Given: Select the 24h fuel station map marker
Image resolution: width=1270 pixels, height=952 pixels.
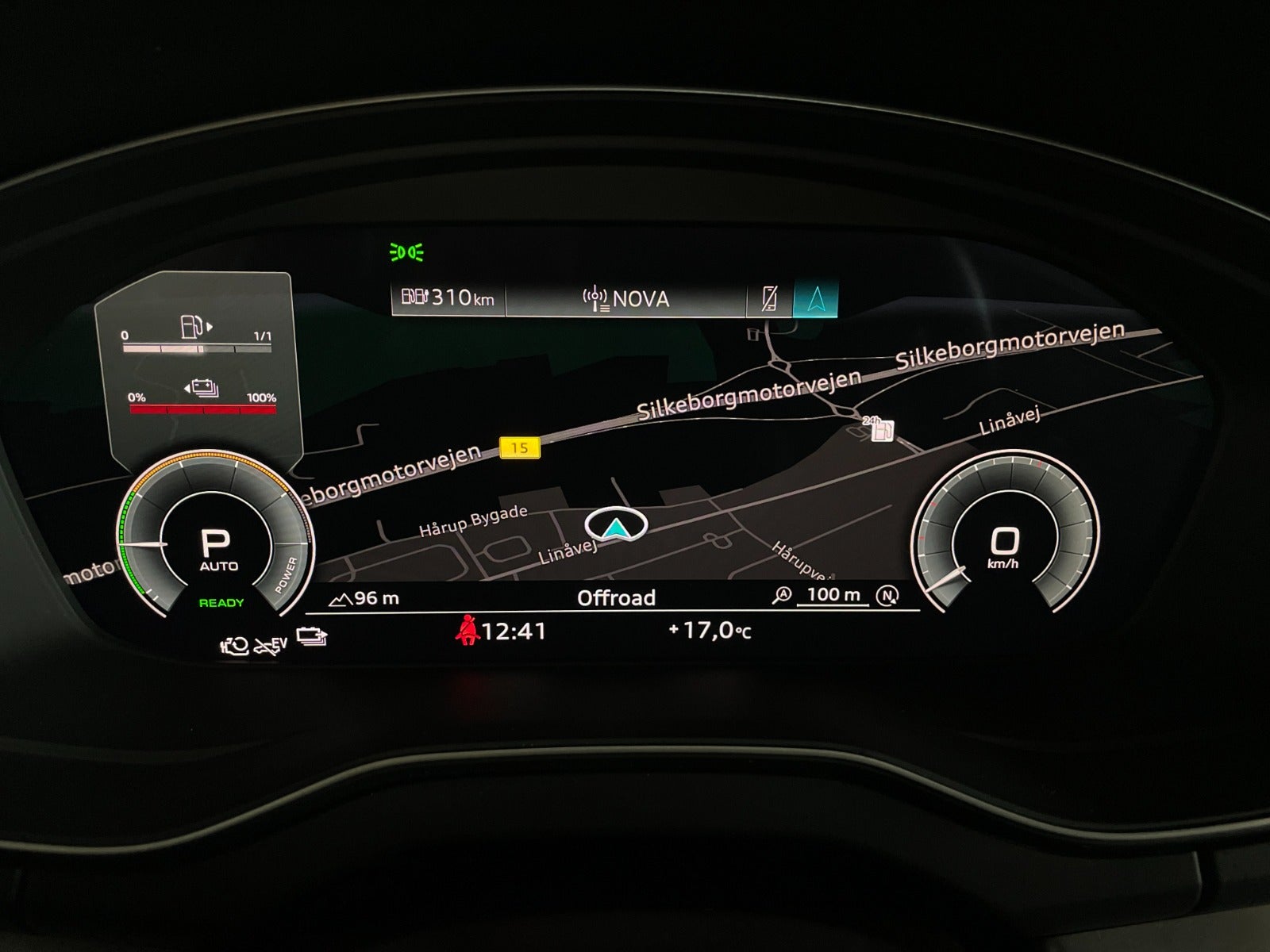Looking at the screenshot, I should [x=881, y=431].
